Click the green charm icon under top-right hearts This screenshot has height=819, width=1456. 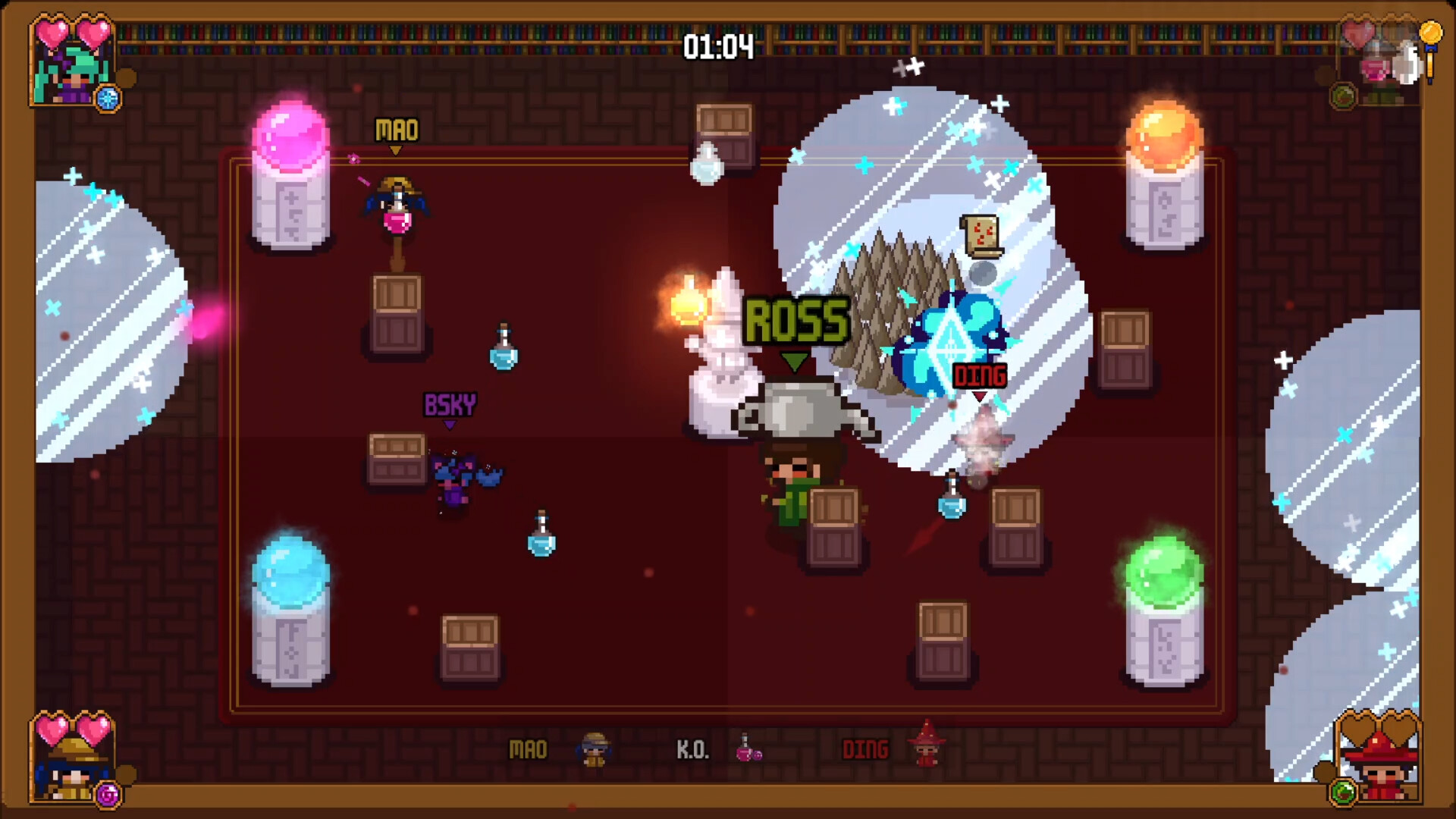[x=1343, y=96]
